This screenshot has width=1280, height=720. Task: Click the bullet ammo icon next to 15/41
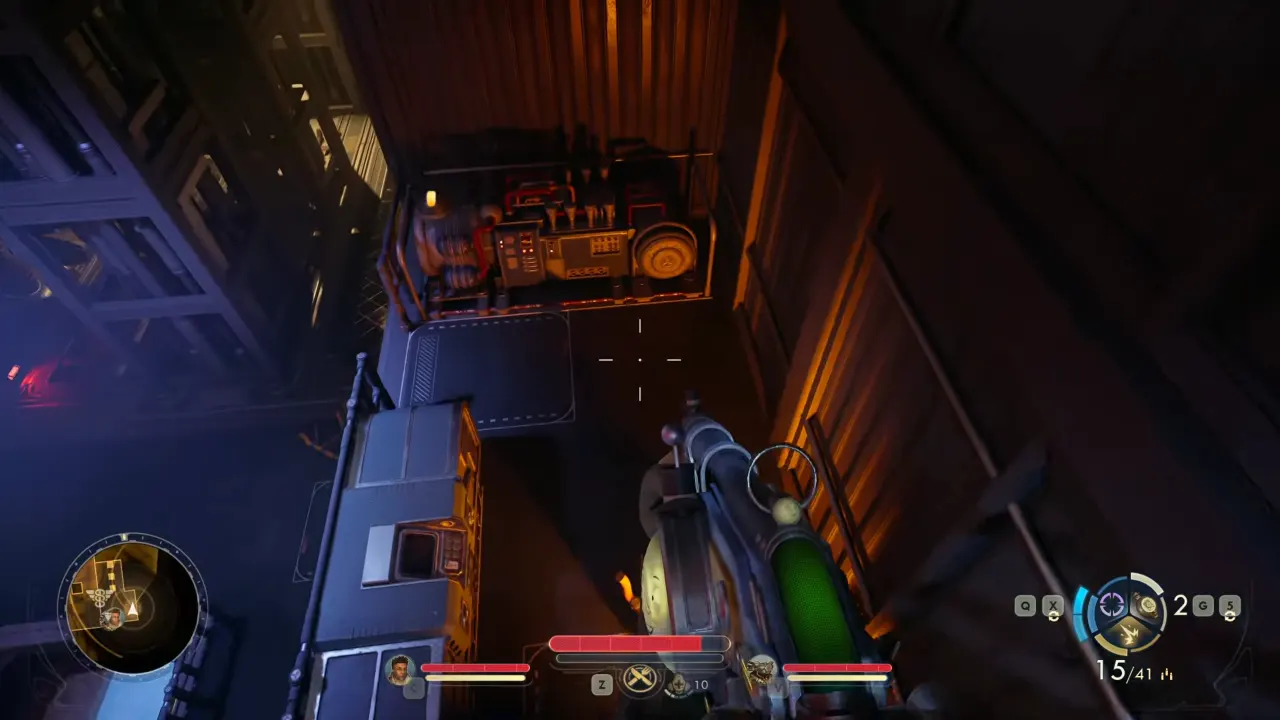(1166, 674)
